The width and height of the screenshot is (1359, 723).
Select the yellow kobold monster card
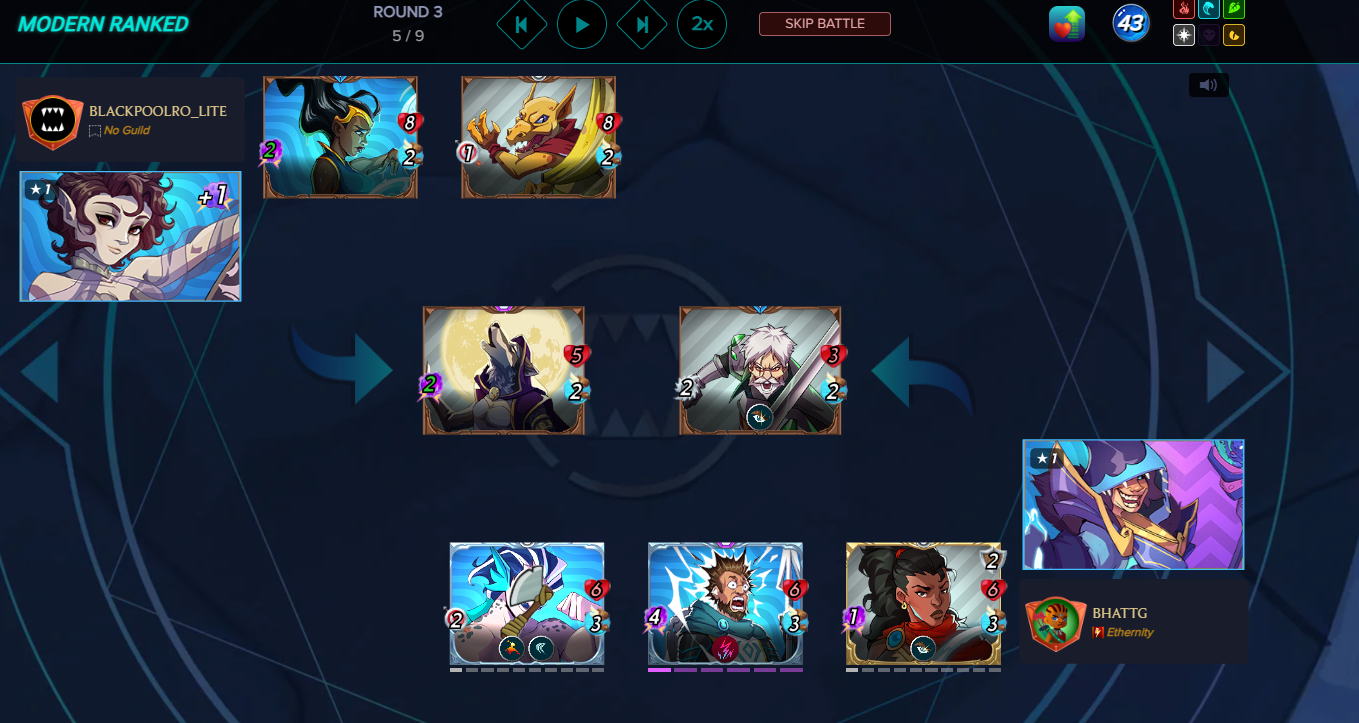[x=538, y=137]
